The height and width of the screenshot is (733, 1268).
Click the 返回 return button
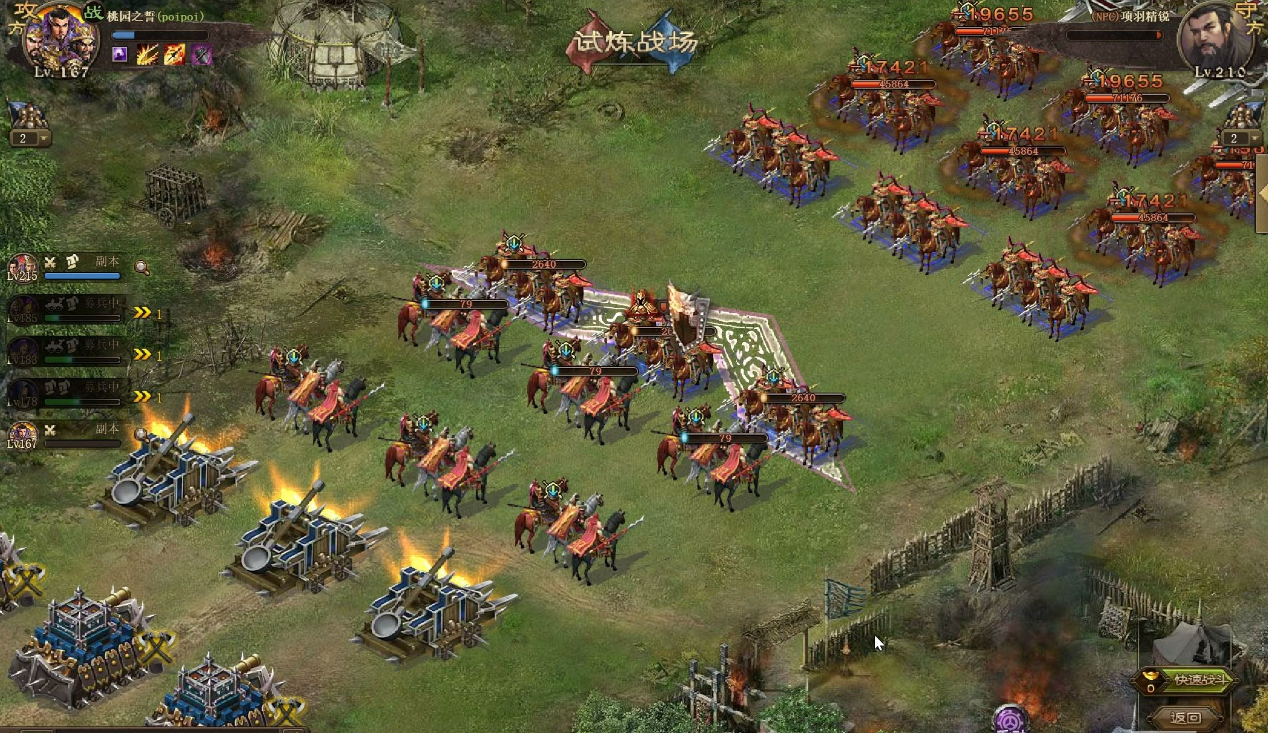point(1186,717)
